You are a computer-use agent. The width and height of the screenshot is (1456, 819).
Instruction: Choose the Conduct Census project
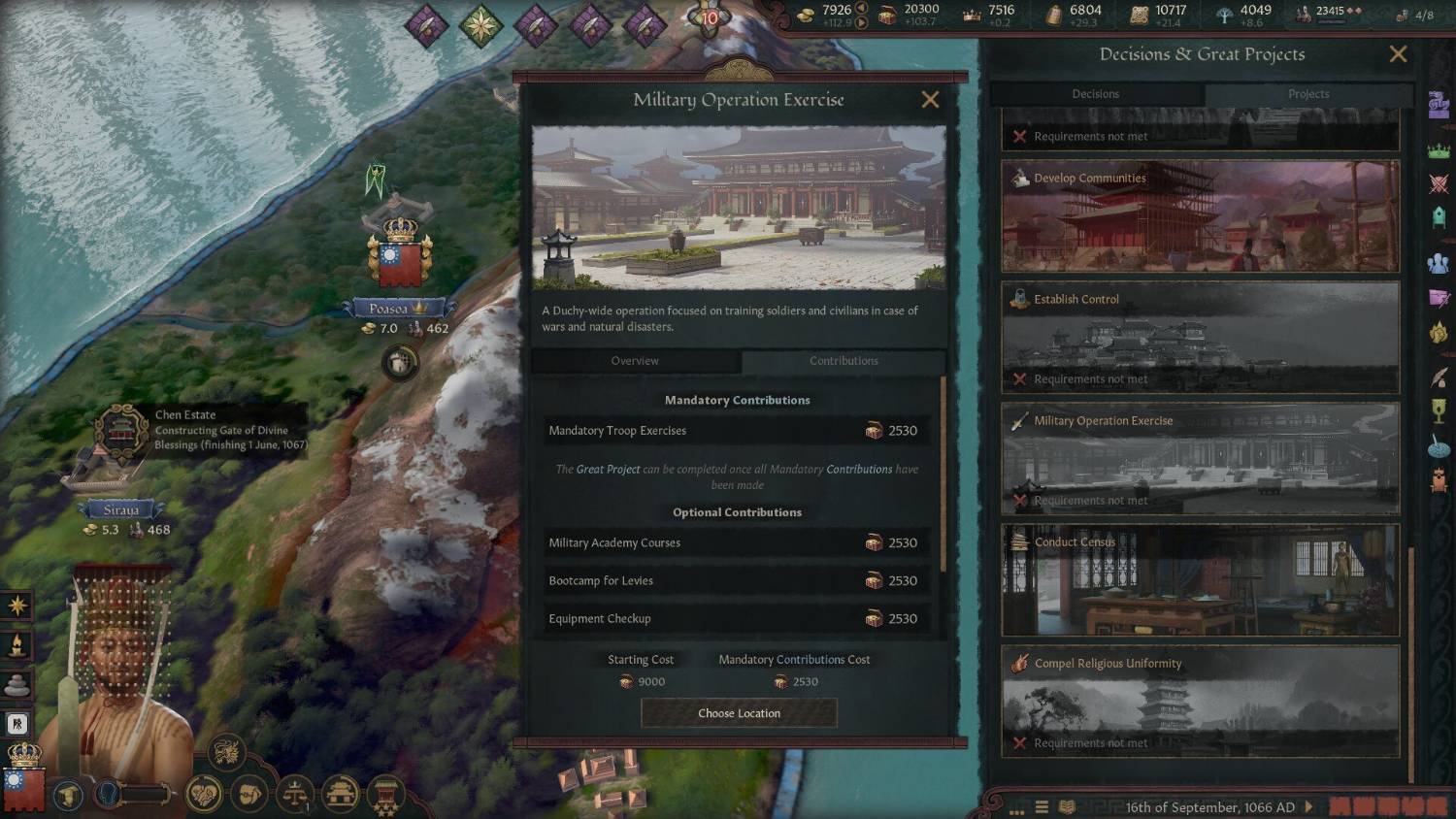pos(1200,580)
